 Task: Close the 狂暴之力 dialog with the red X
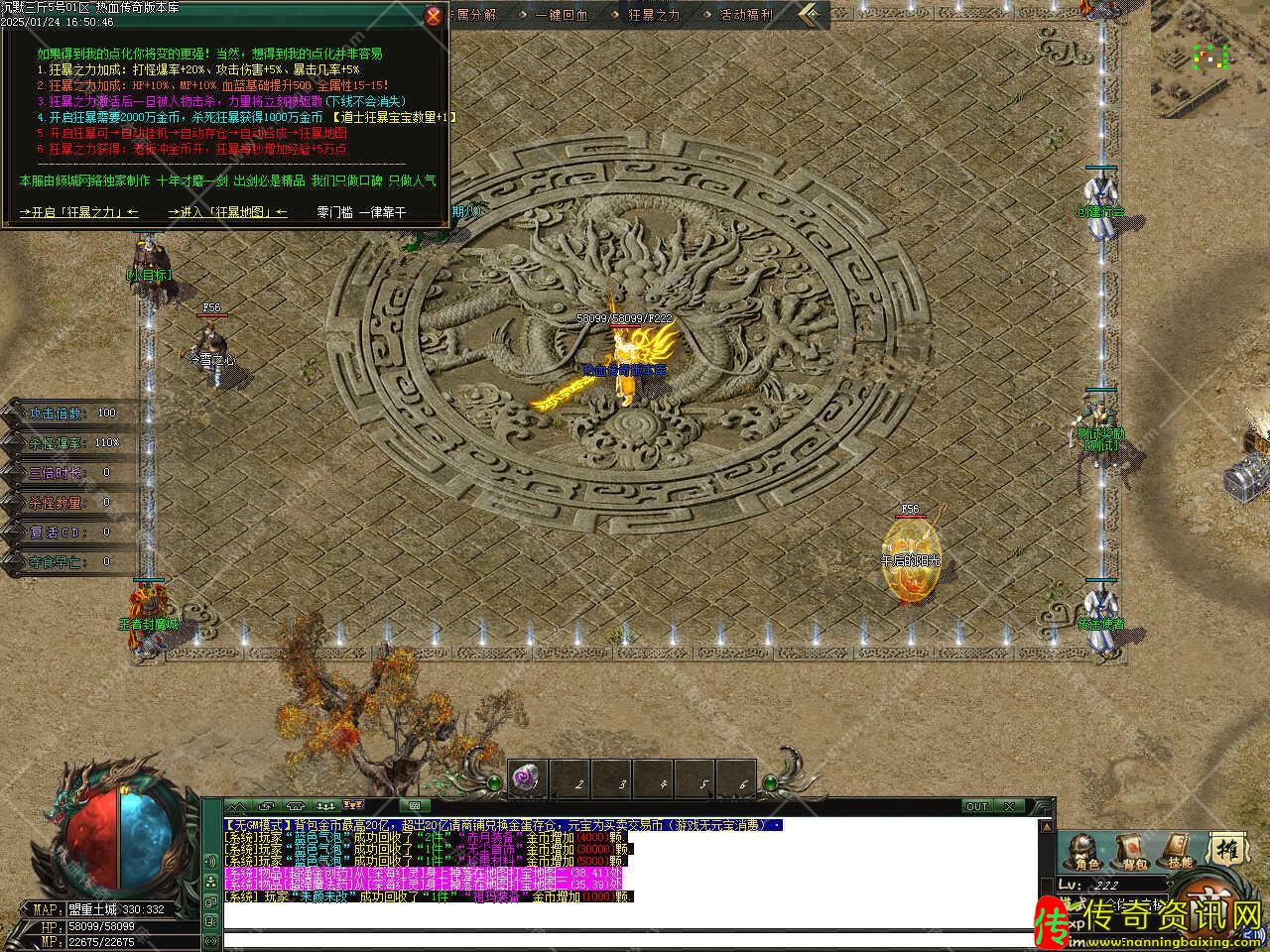click(x=434, y=16)
